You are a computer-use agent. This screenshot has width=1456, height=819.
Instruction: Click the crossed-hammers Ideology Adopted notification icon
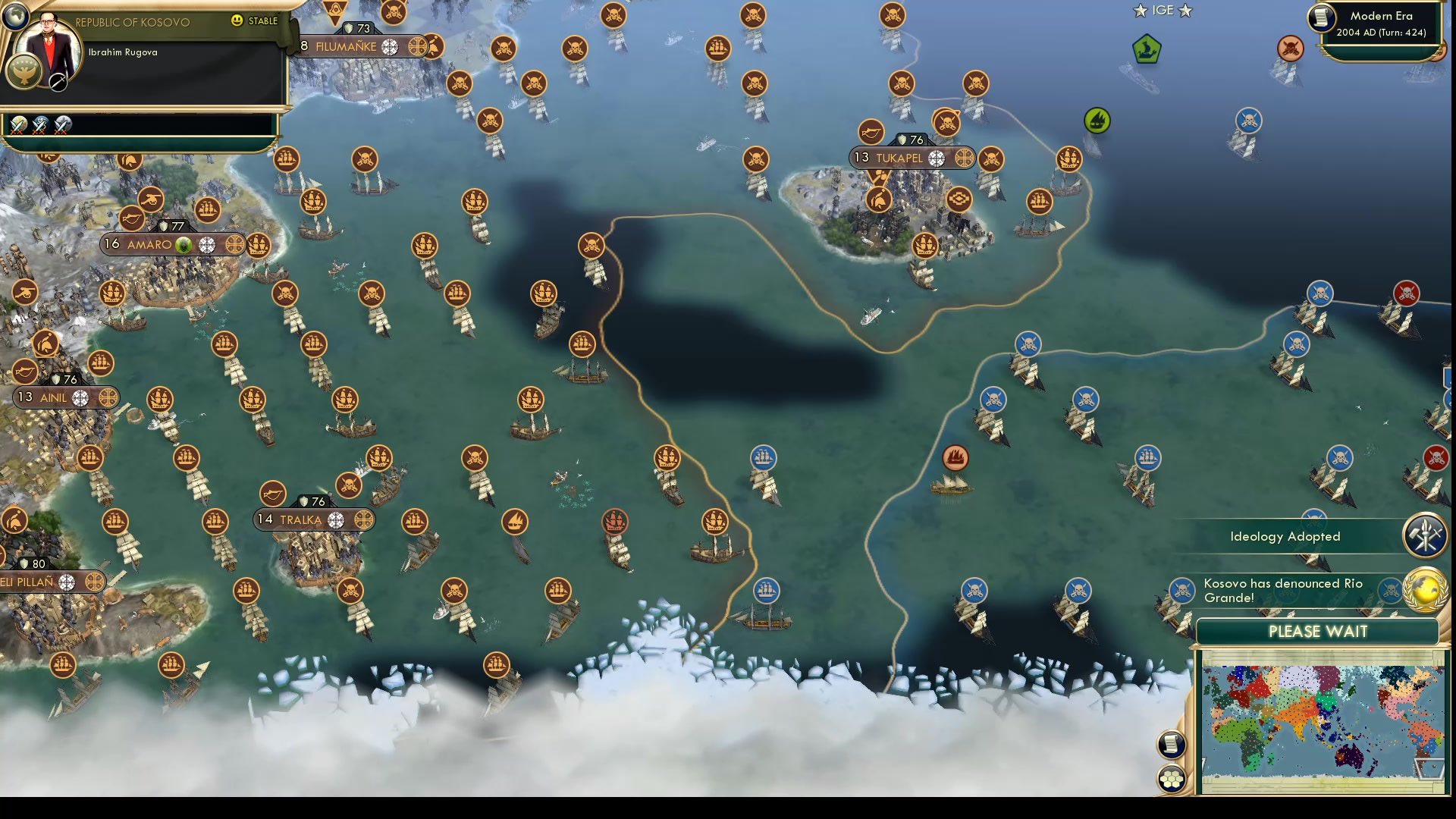pyautogui.click(x=1424, y=536)
